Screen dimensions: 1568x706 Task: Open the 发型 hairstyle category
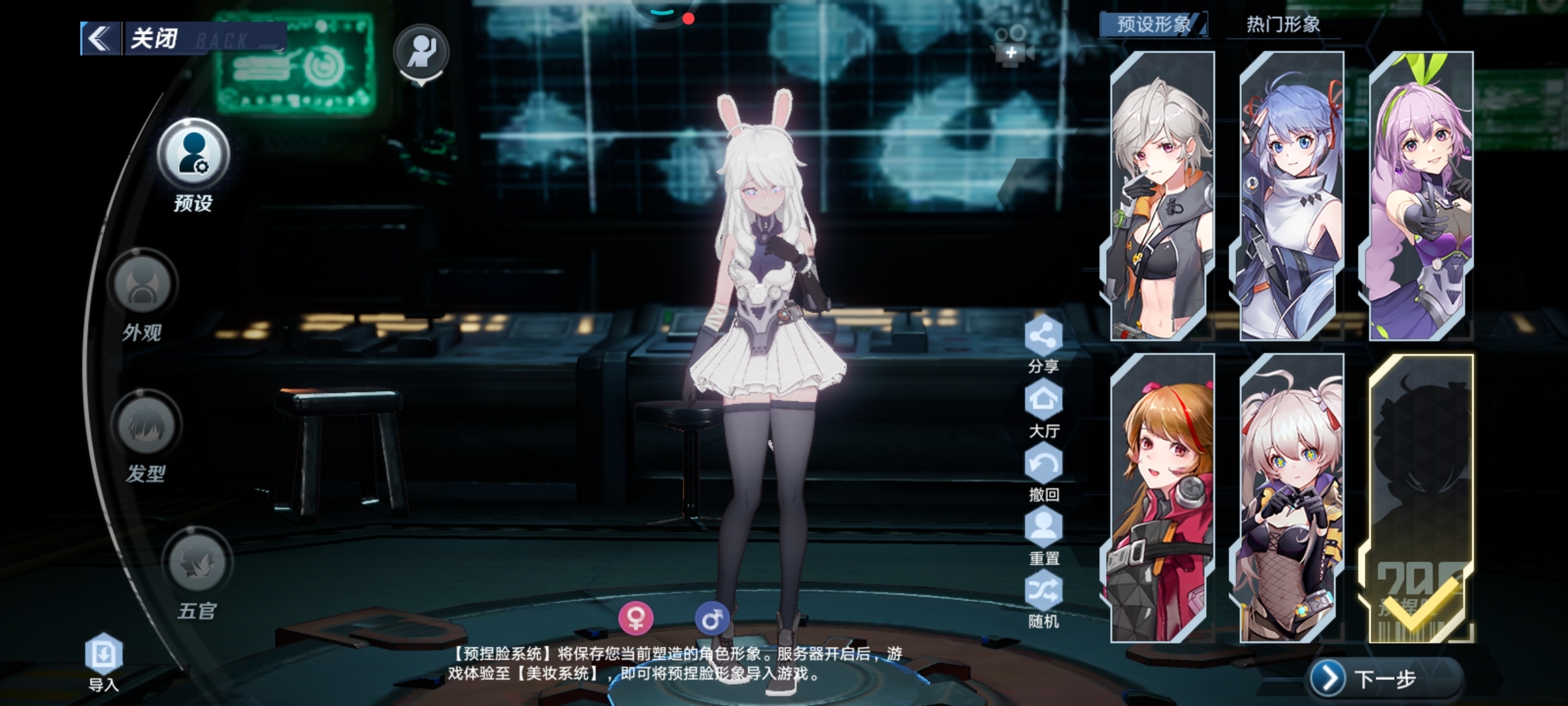tap(146, 426)
